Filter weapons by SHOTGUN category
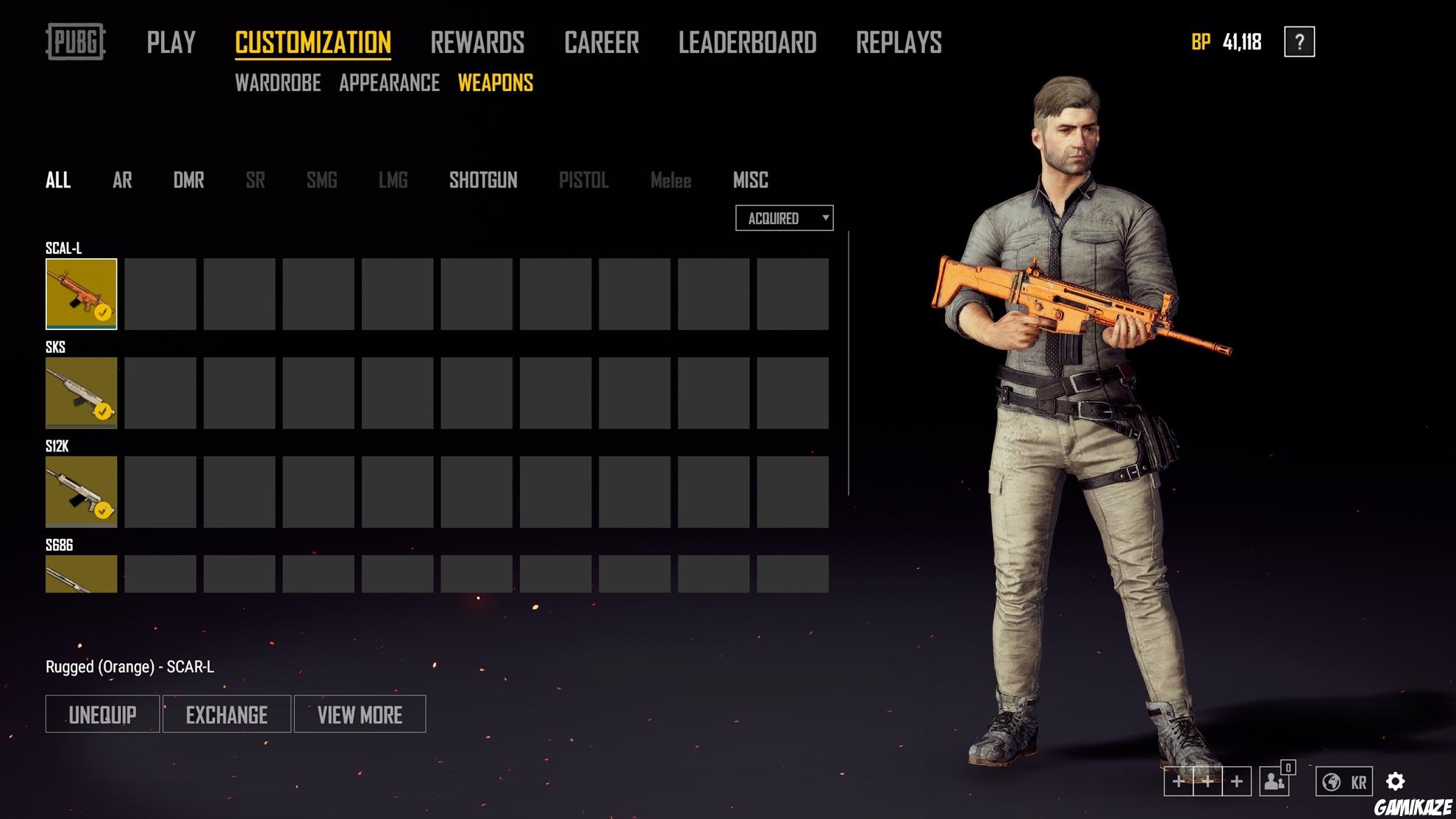 tap(485, 180)
